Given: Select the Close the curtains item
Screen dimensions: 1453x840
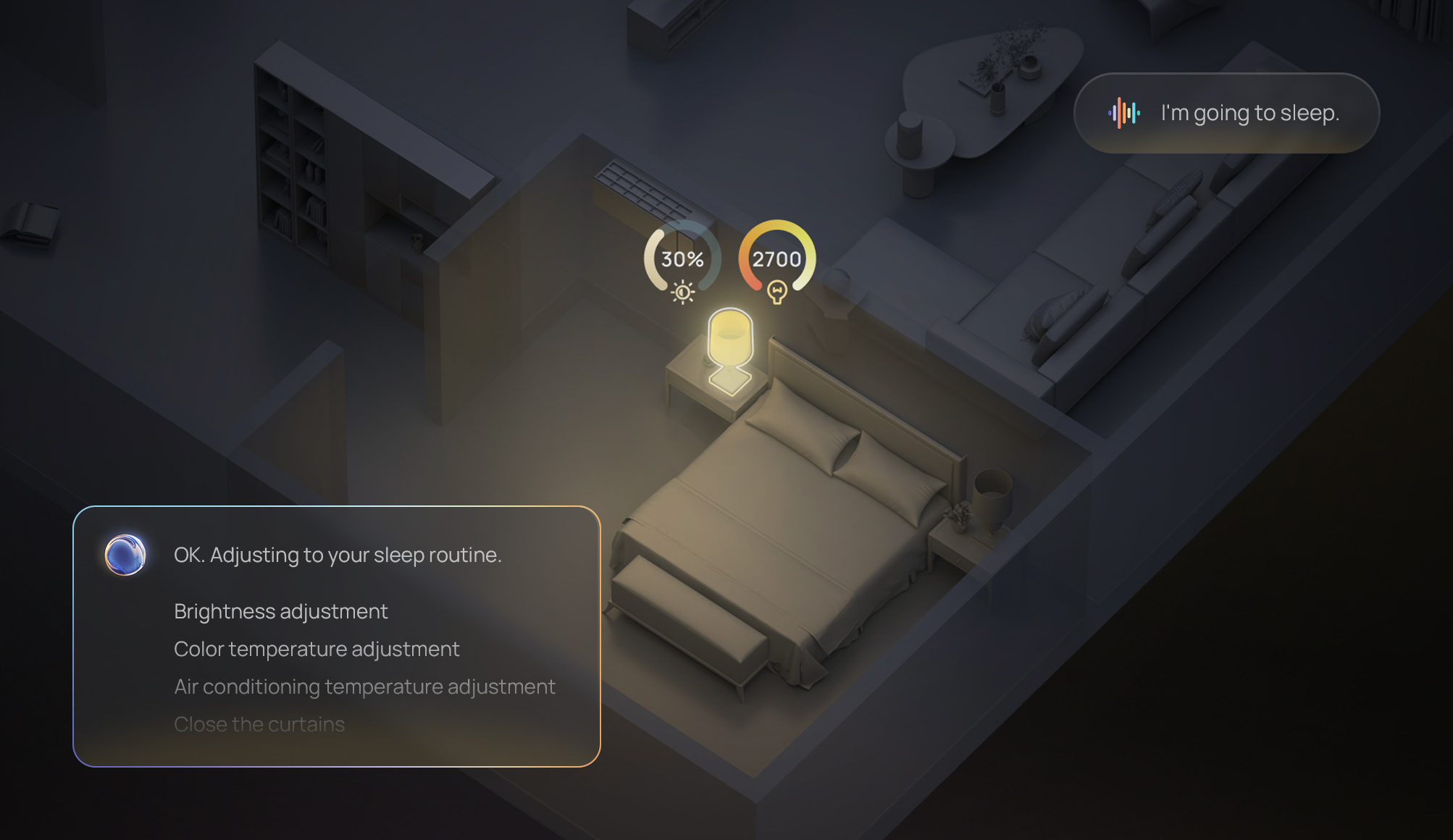Looking at the screenshot, I should (259, 724).
